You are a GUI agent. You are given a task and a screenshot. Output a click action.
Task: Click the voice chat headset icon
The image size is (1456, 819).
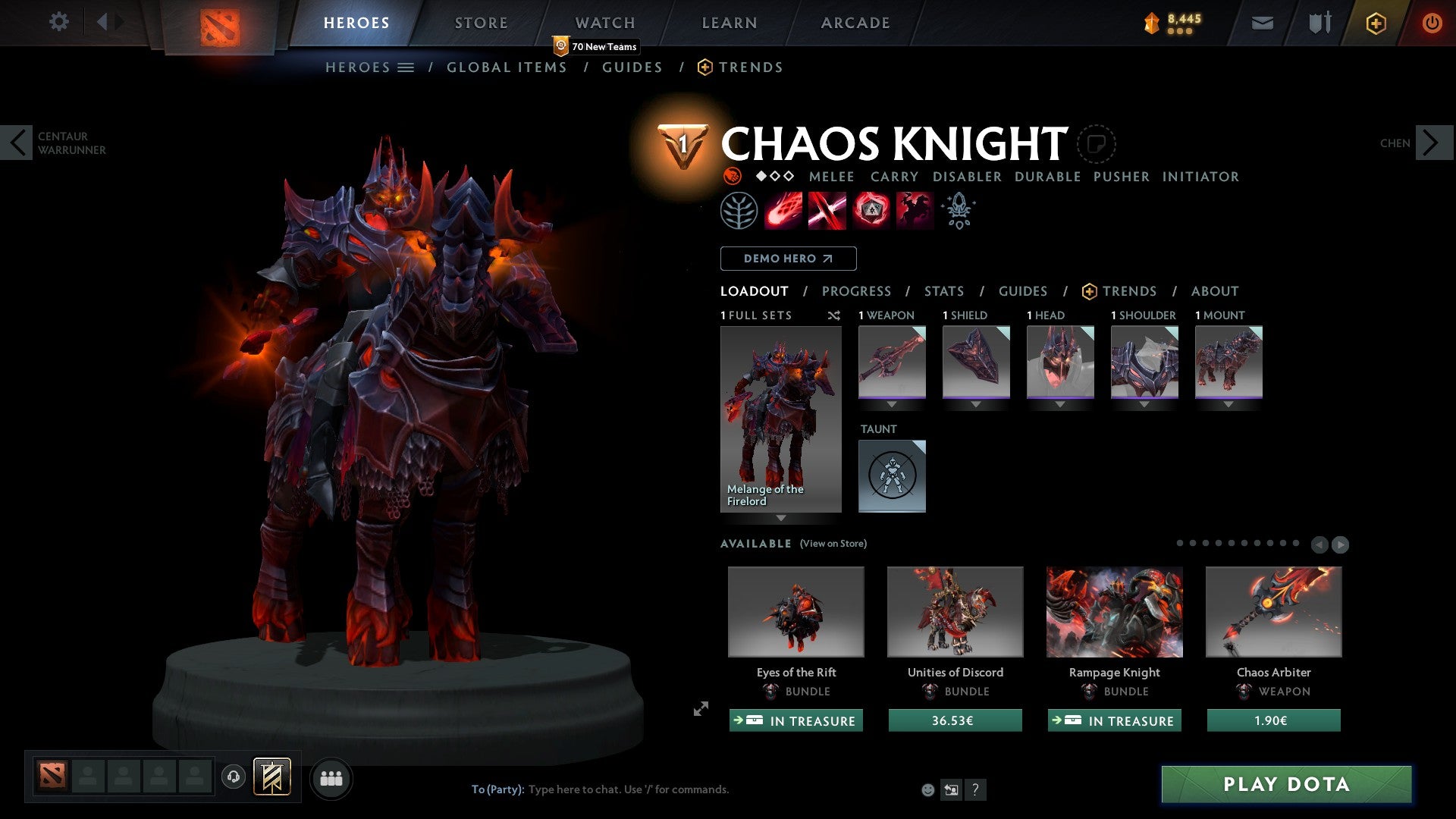(x=234, y=777)
